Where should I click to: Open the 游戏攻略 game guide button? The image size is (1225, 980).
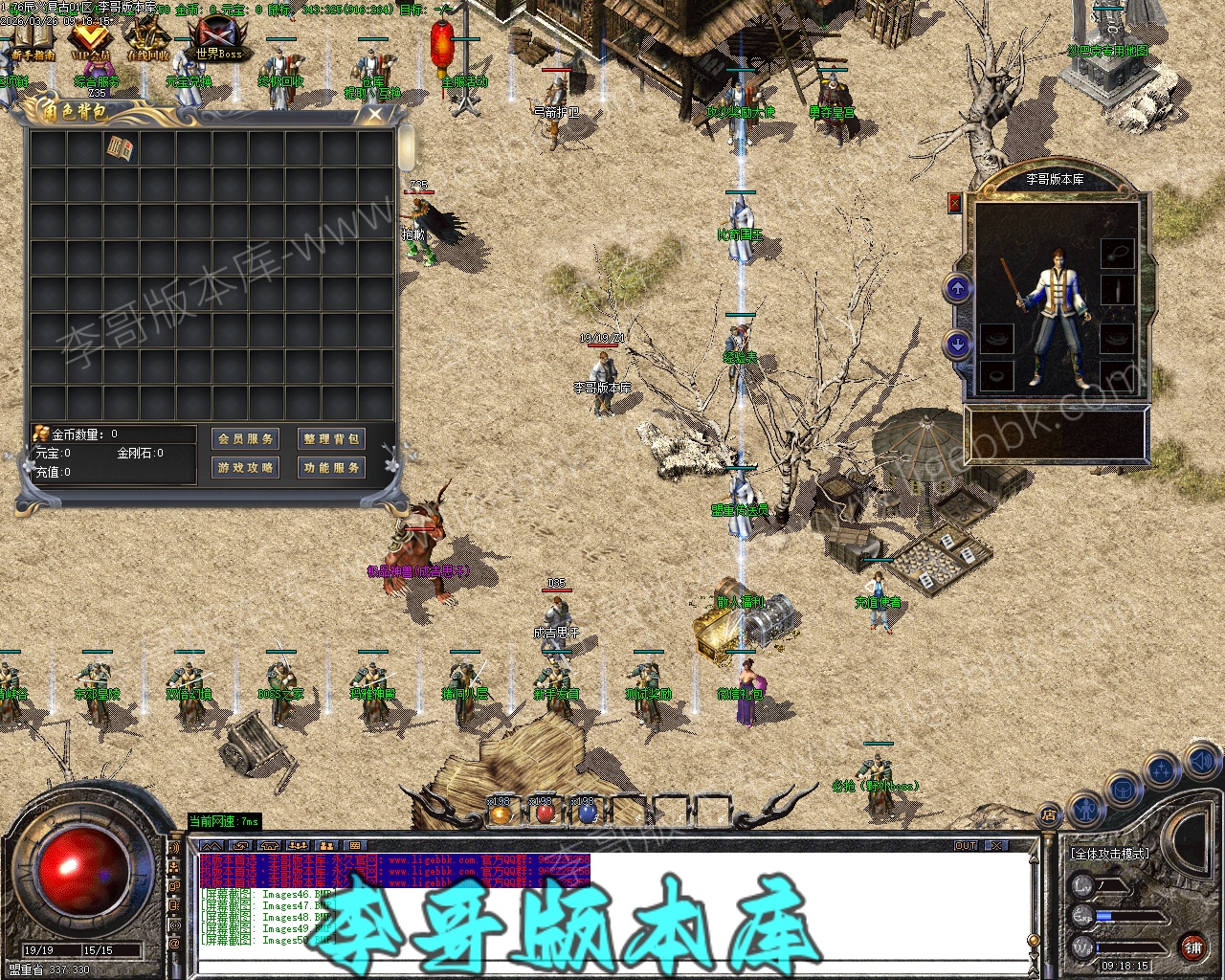coord(245,467)
